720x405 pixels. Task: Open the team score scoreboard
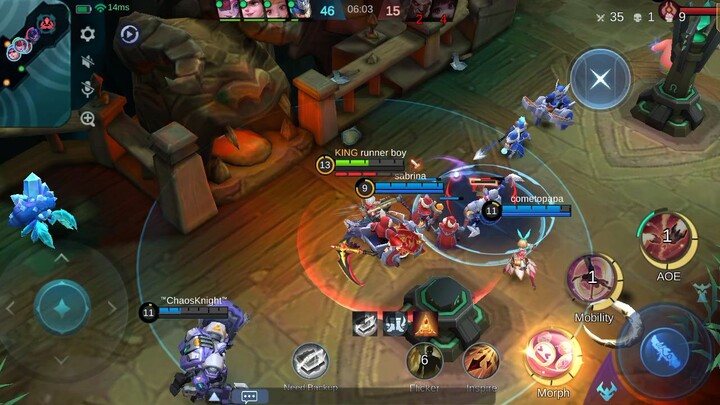tap(359, 10)
